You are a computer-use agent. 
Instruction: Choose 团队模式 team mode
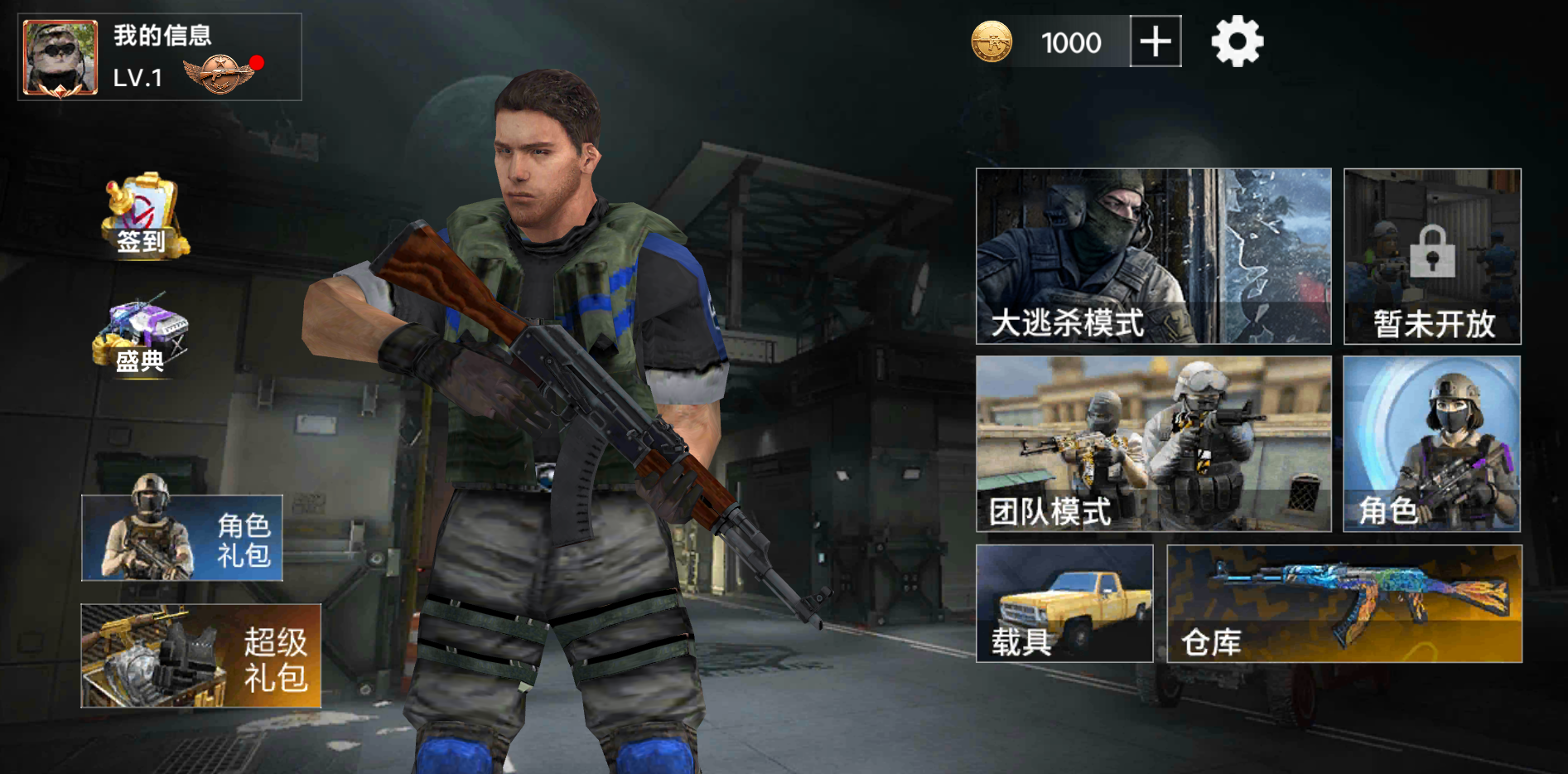pyautogui.click(x=1153, y=443)
